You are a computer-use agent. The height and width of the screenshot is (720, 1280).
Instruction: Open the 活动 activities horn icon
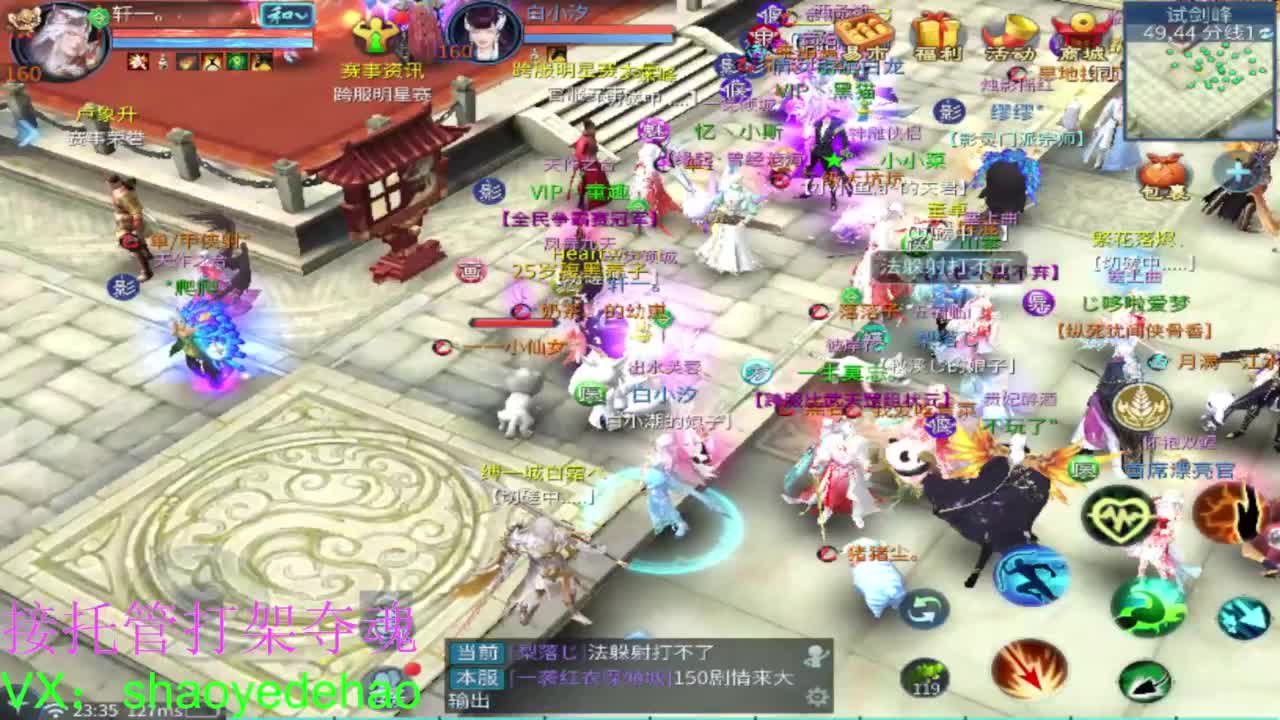tap(1012, 27)
